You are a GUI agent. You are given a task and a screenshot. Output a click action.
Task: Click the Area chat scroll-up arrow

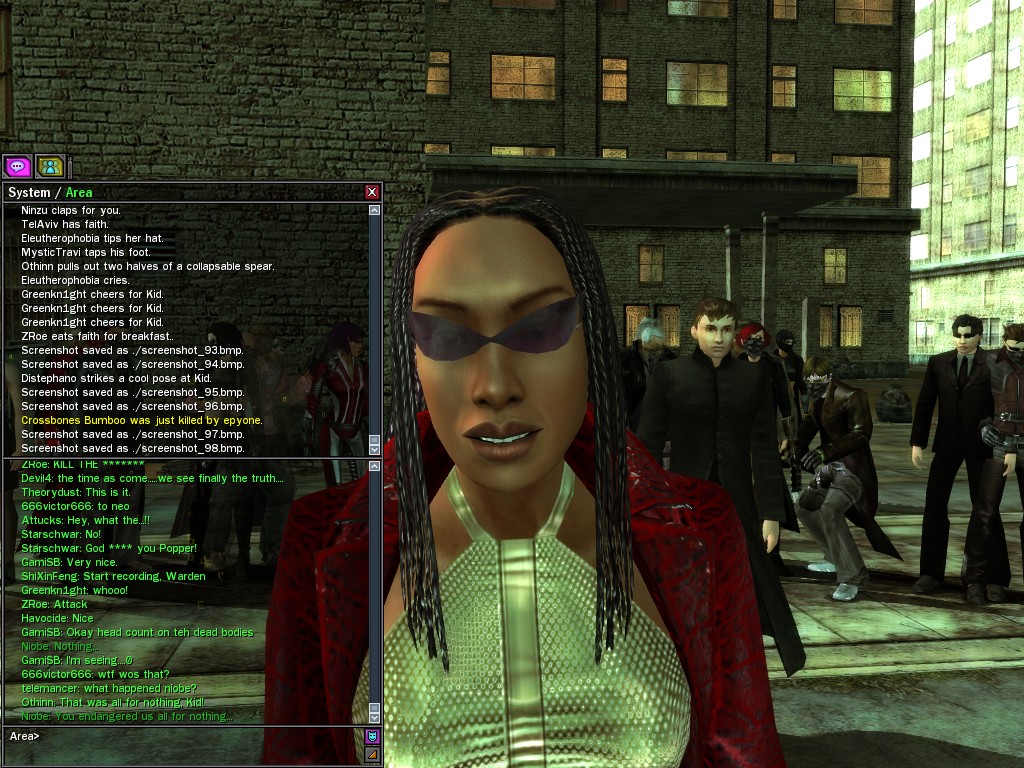point(375,466)
